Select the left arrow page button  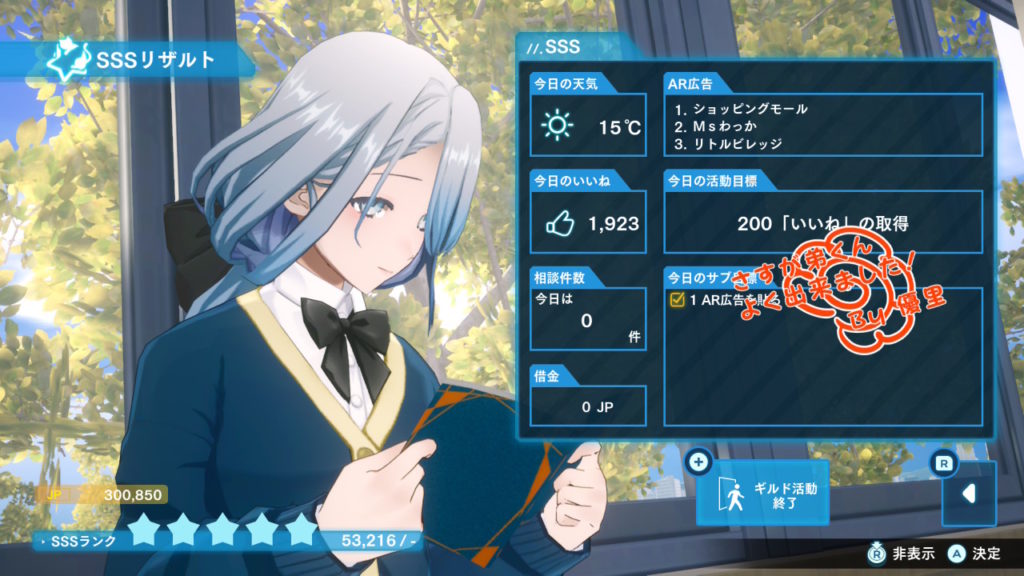click(968, 494)
